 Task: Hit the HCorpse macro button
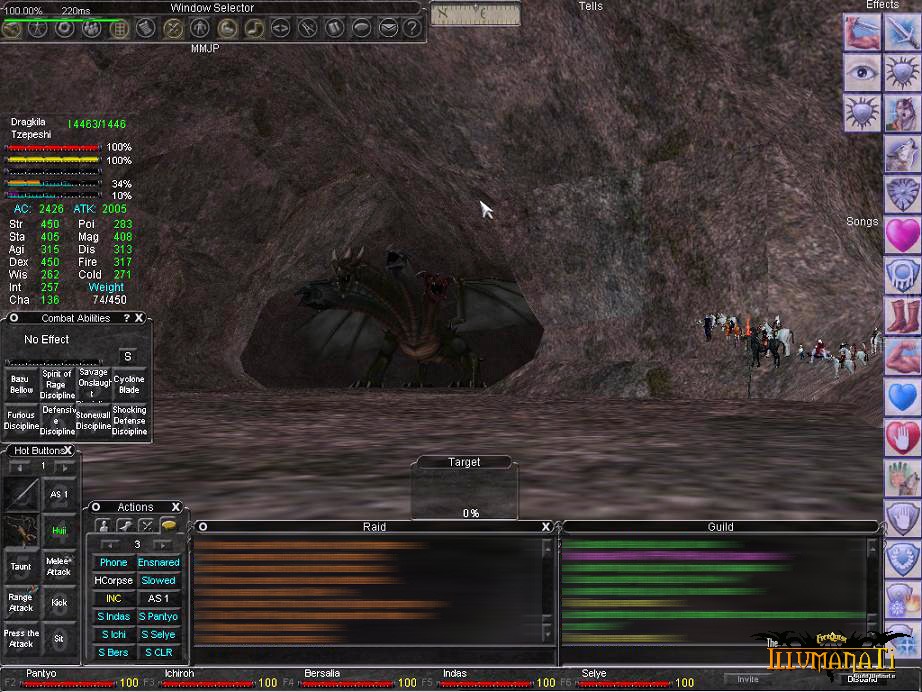[x=113, y=581]
